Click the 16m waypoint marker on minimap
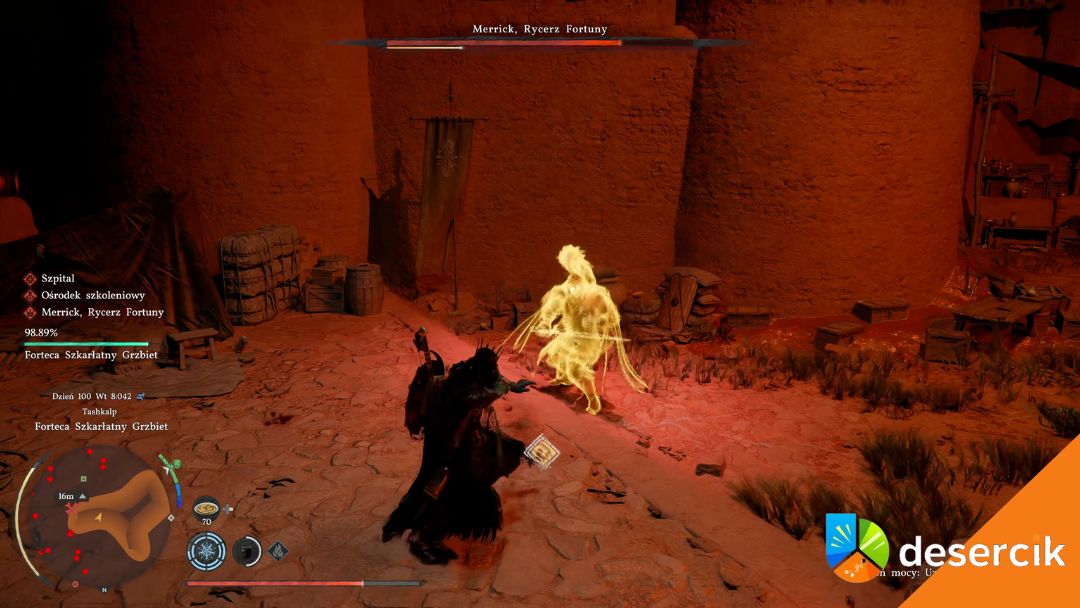 70,496
